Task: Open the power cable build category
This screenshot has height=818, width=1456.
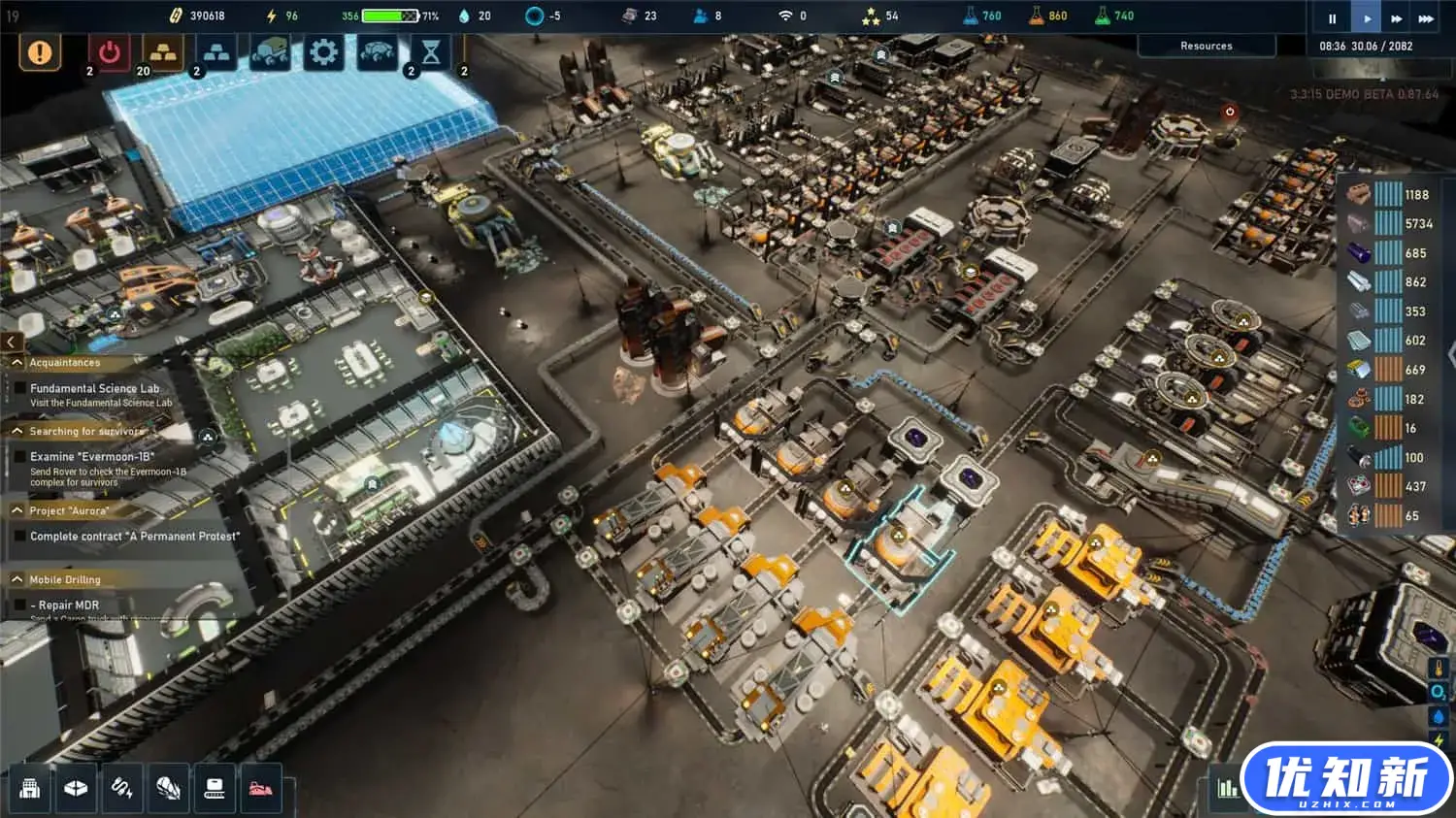Action: point(122,789)
